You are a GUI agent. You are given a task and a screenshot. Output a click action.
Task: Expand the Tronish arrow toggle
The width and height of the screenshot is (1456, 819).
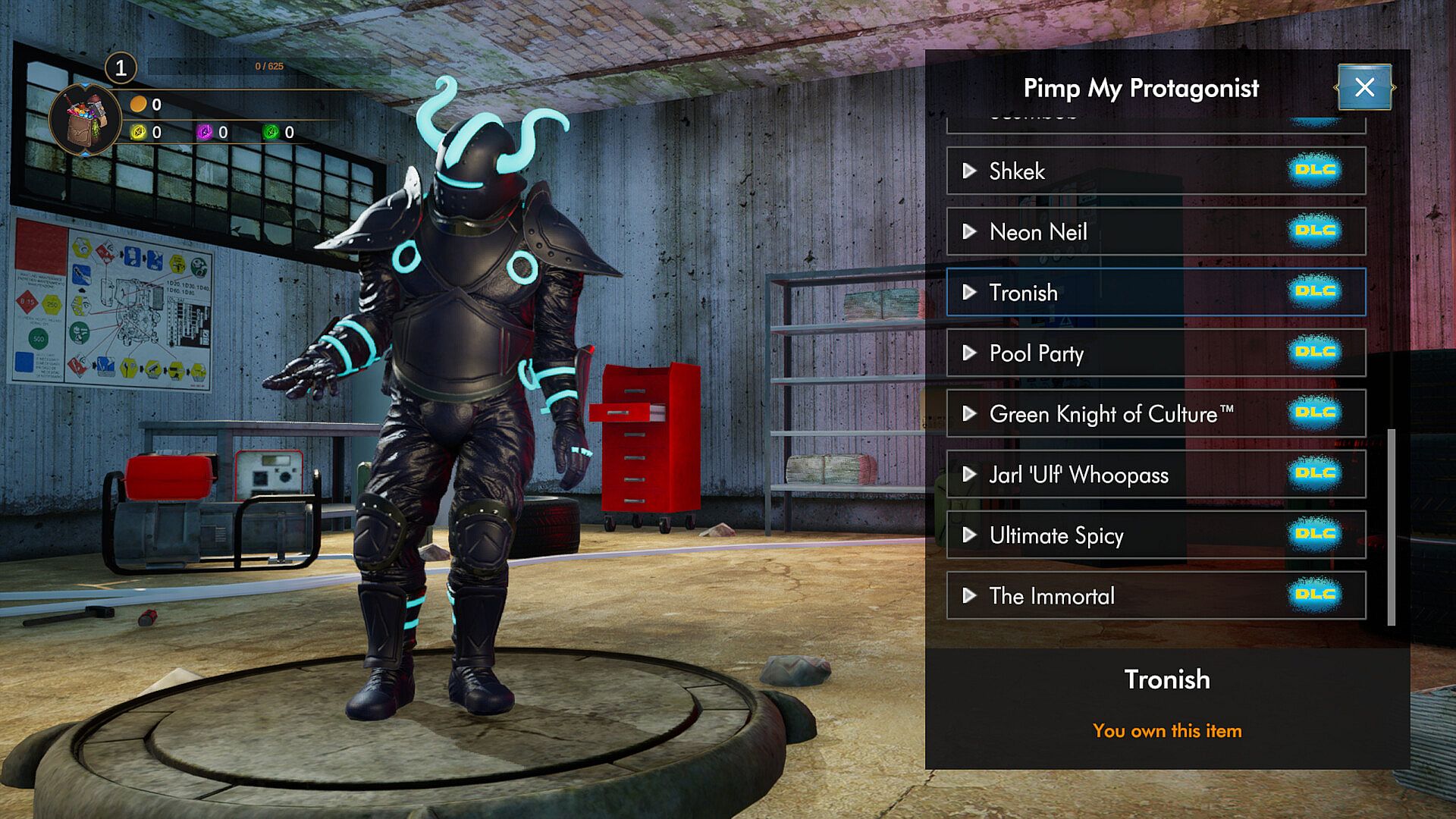point(969,292)
